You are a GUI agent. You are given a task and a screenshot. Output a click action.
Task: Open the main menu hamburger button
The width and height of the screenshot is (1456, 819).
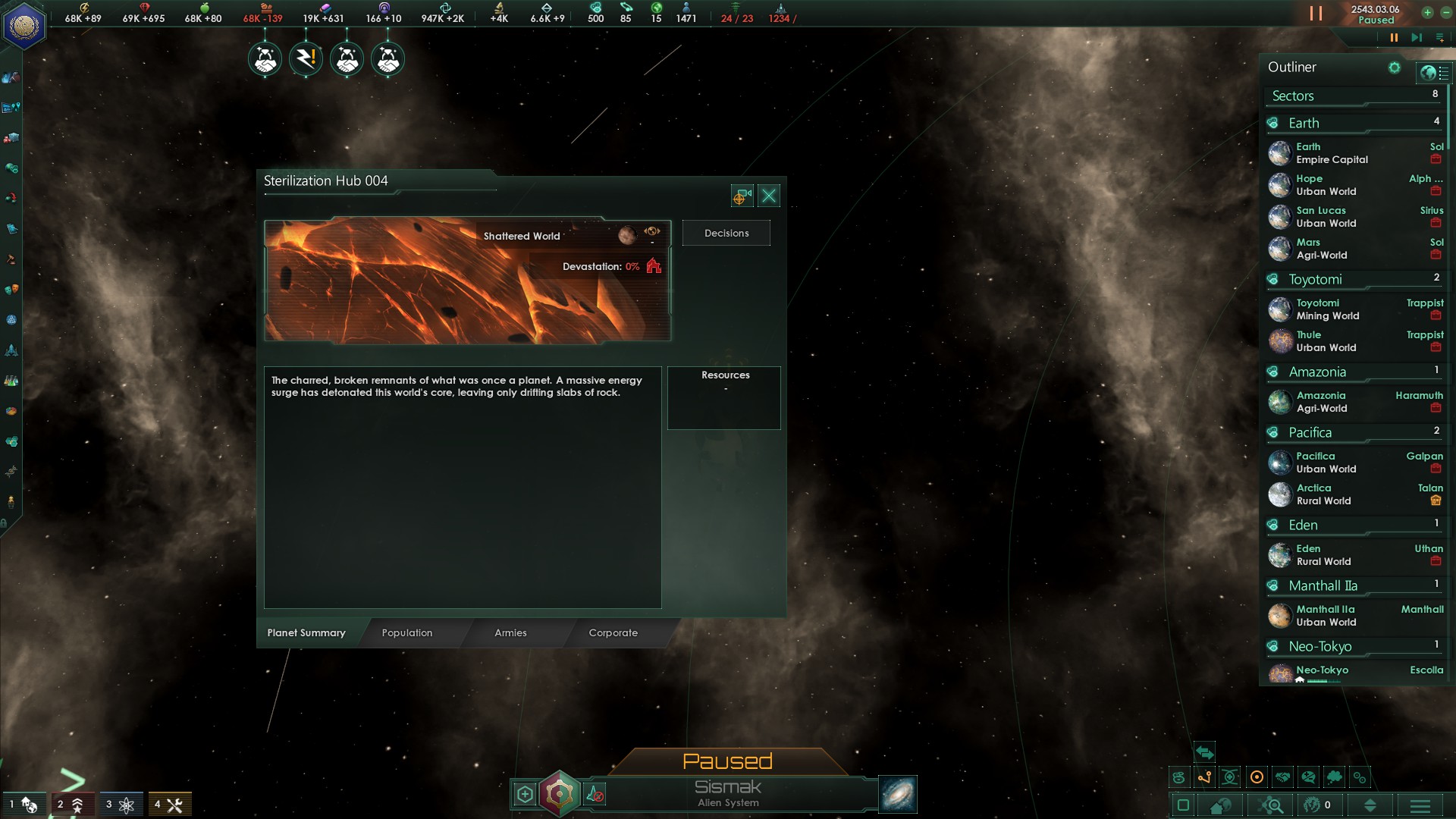coord(1420,805)
